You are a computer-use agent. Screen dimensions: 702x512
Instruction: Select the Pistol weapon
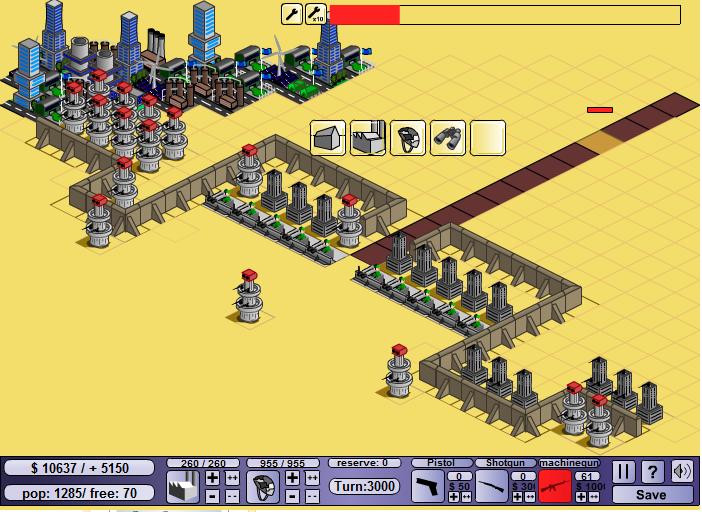(x=428, y=487)
